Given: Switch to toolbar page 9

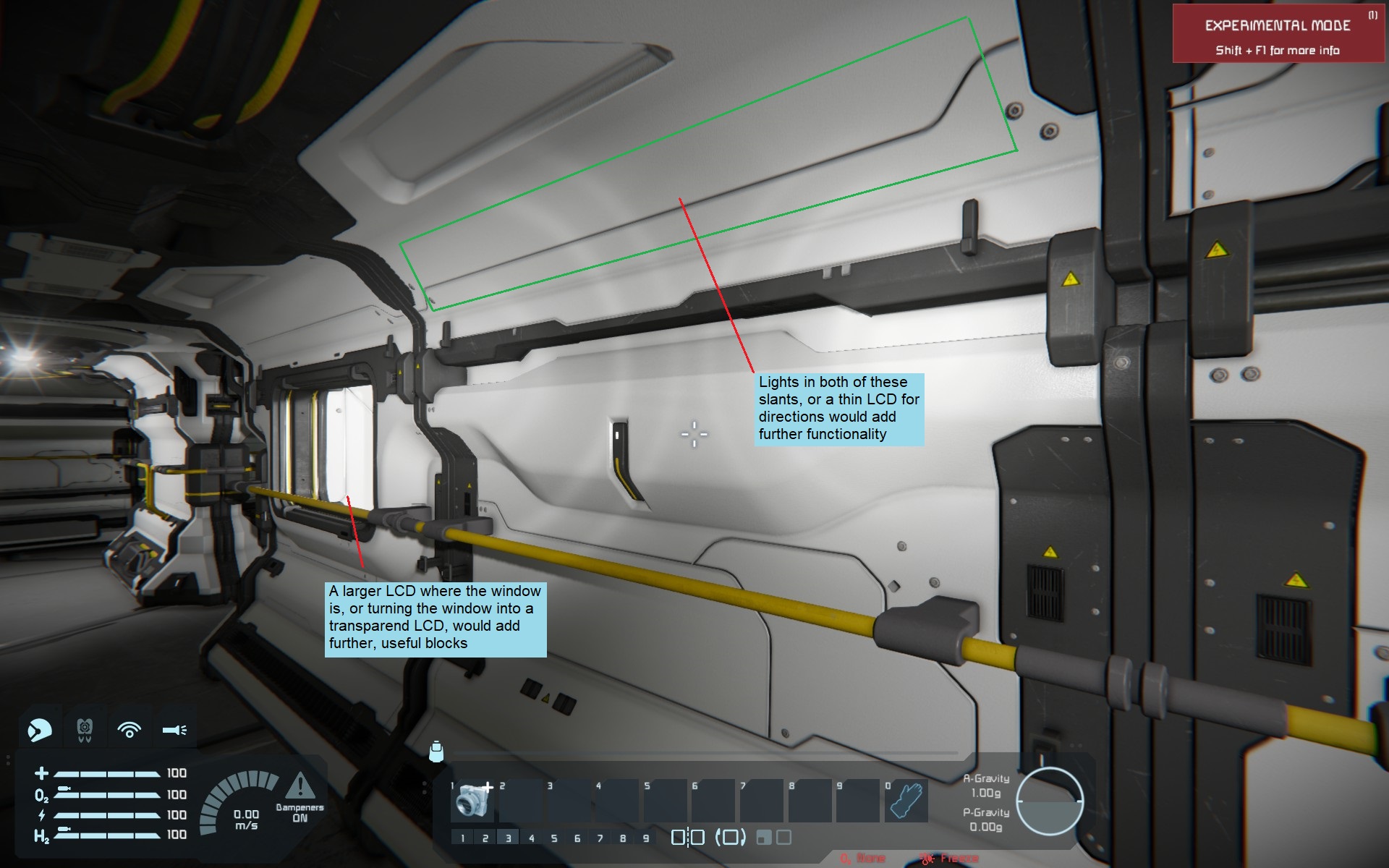Looking at the screenshot, I should pos(646,838).
